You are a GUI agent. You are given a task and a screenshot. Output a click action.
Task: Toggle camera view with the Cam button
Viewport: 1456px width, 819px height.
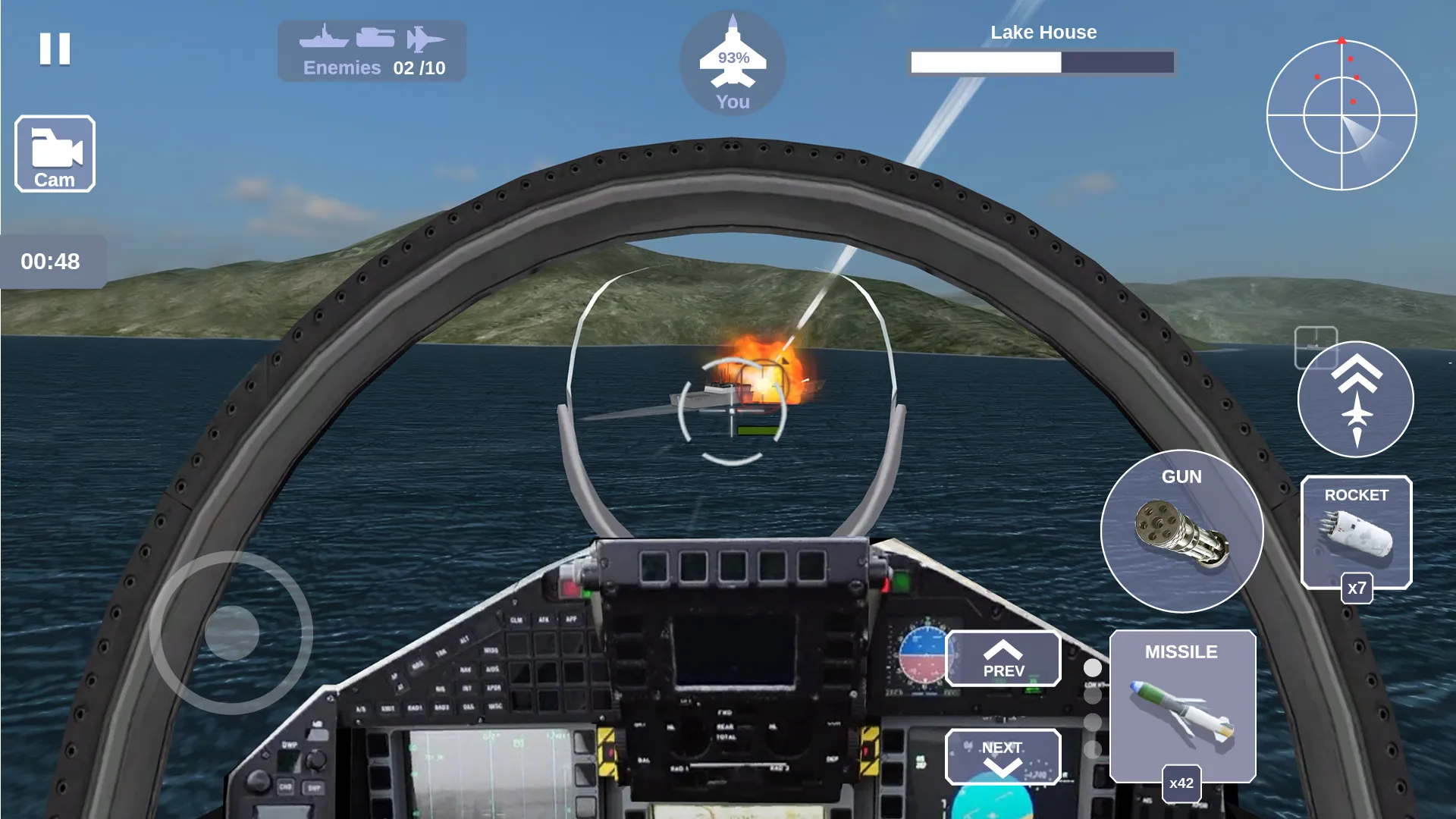click(x=54, y=153)
